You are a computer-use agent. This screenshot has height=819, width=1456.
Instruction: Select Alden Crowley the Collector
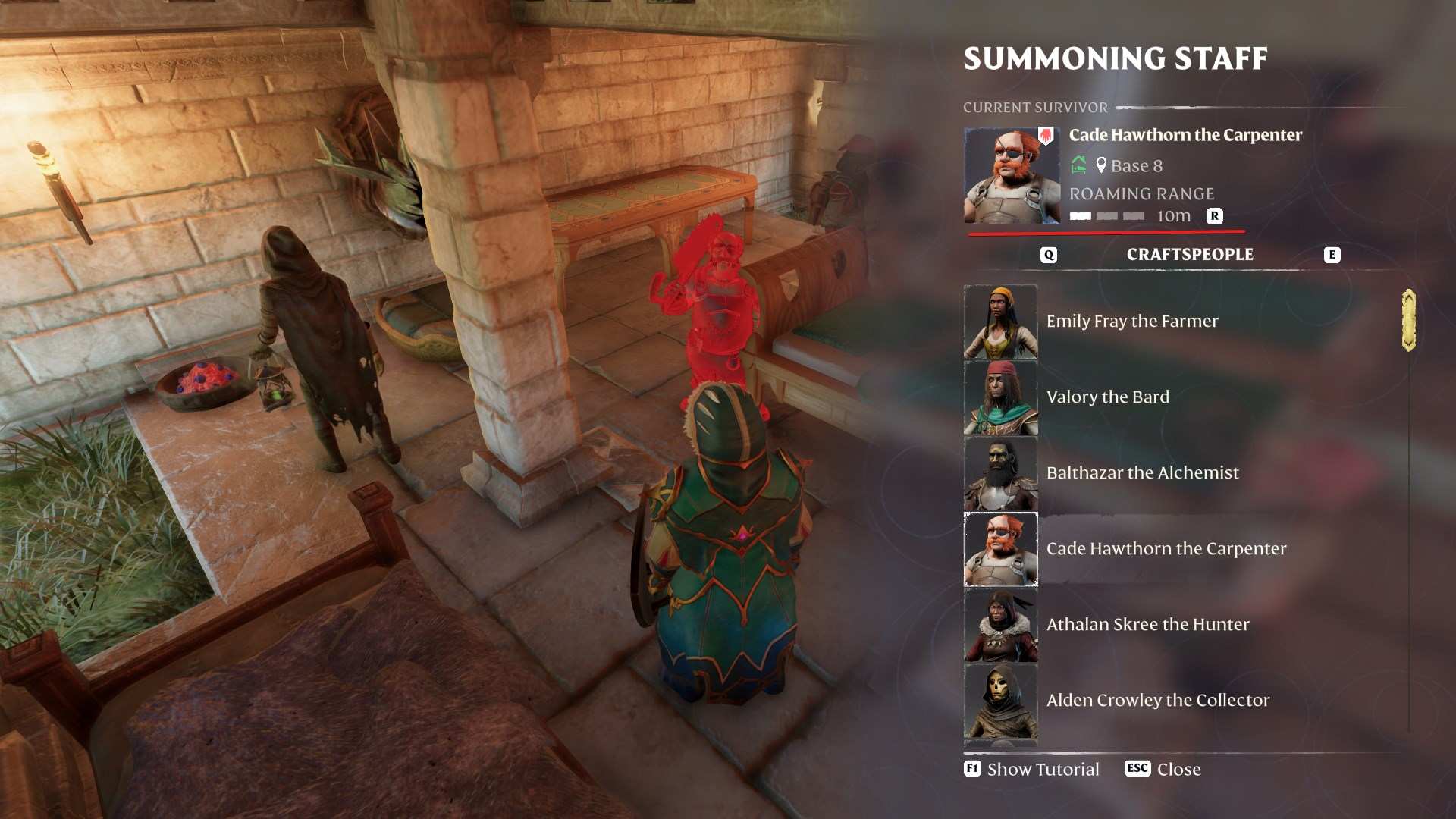coord(1157,701)
